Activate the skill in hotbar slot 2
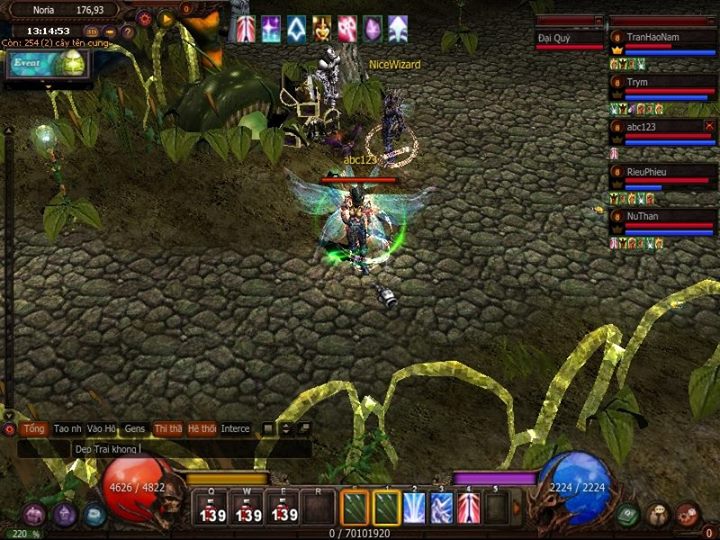Screen dimensions: 720x540 coord(414,508)
